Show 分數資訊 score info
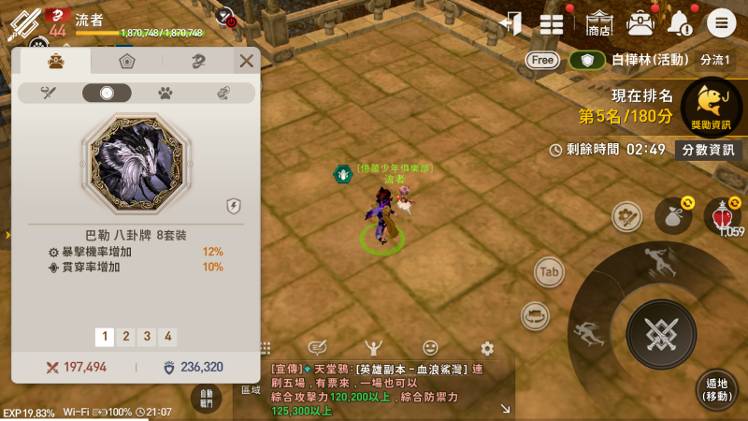 [x=708, y=150]
